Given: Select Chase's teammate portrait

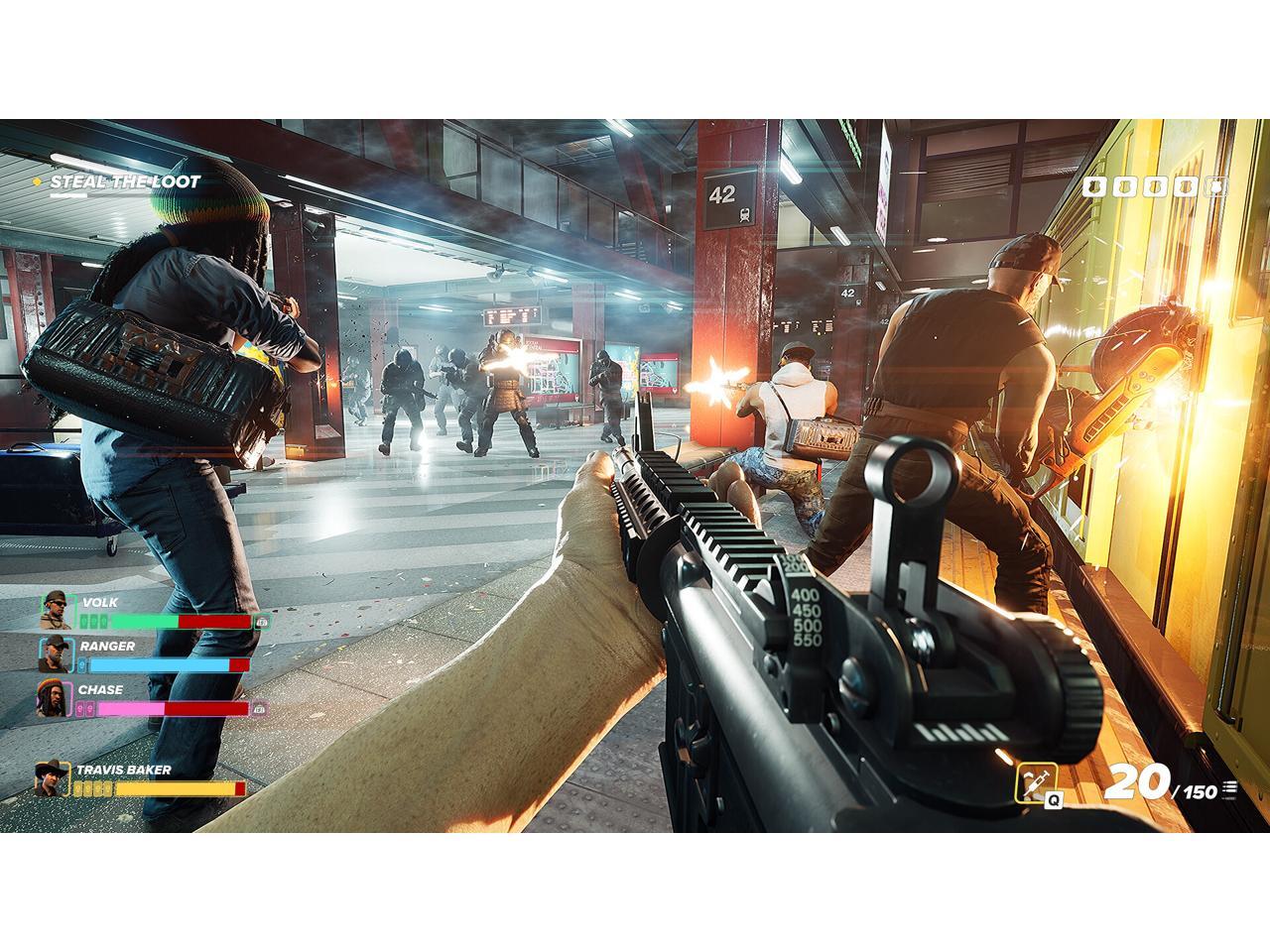Looking at the screenshot, I should point(52,698).
